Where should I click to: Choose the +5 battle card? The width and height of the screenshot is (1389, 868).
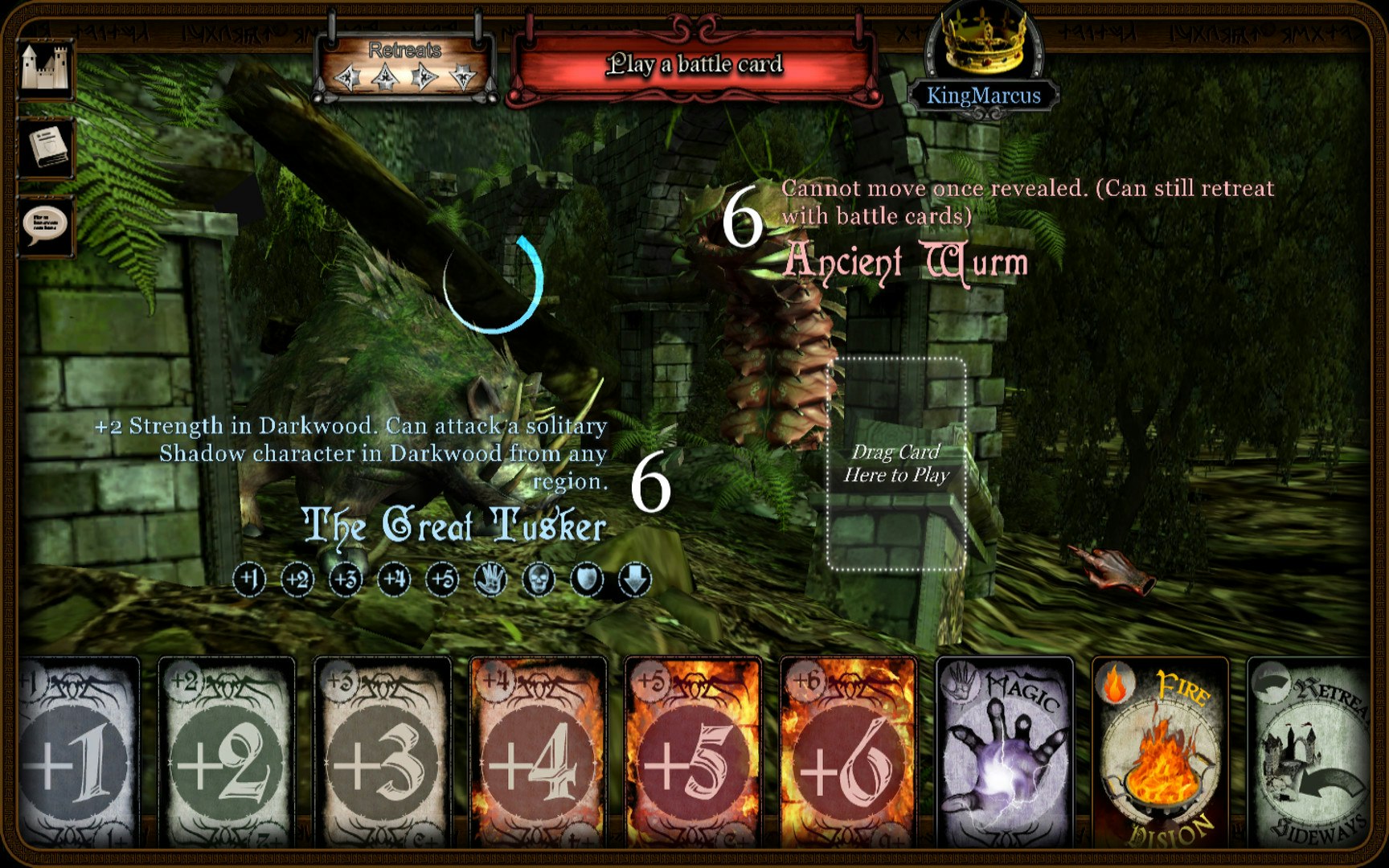693,754
